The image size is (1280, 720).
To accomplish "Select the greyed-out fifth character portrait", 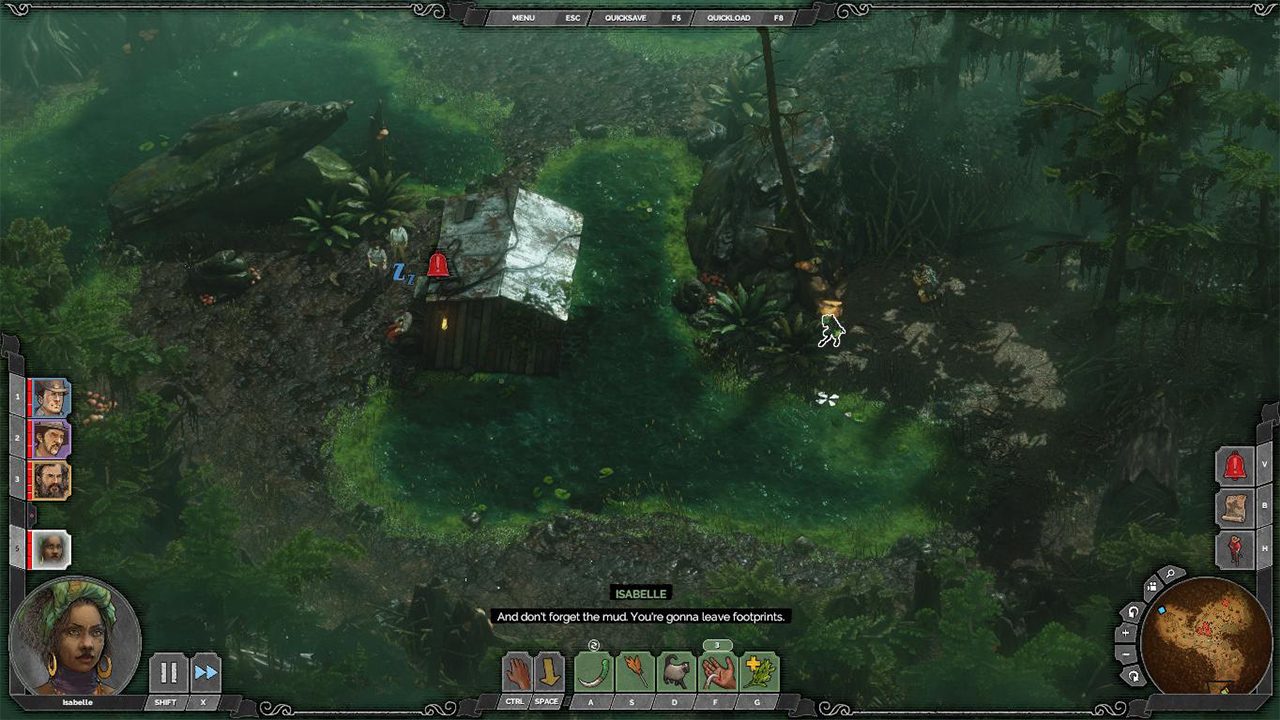I will pyautogui.click(x=50, y=549).
